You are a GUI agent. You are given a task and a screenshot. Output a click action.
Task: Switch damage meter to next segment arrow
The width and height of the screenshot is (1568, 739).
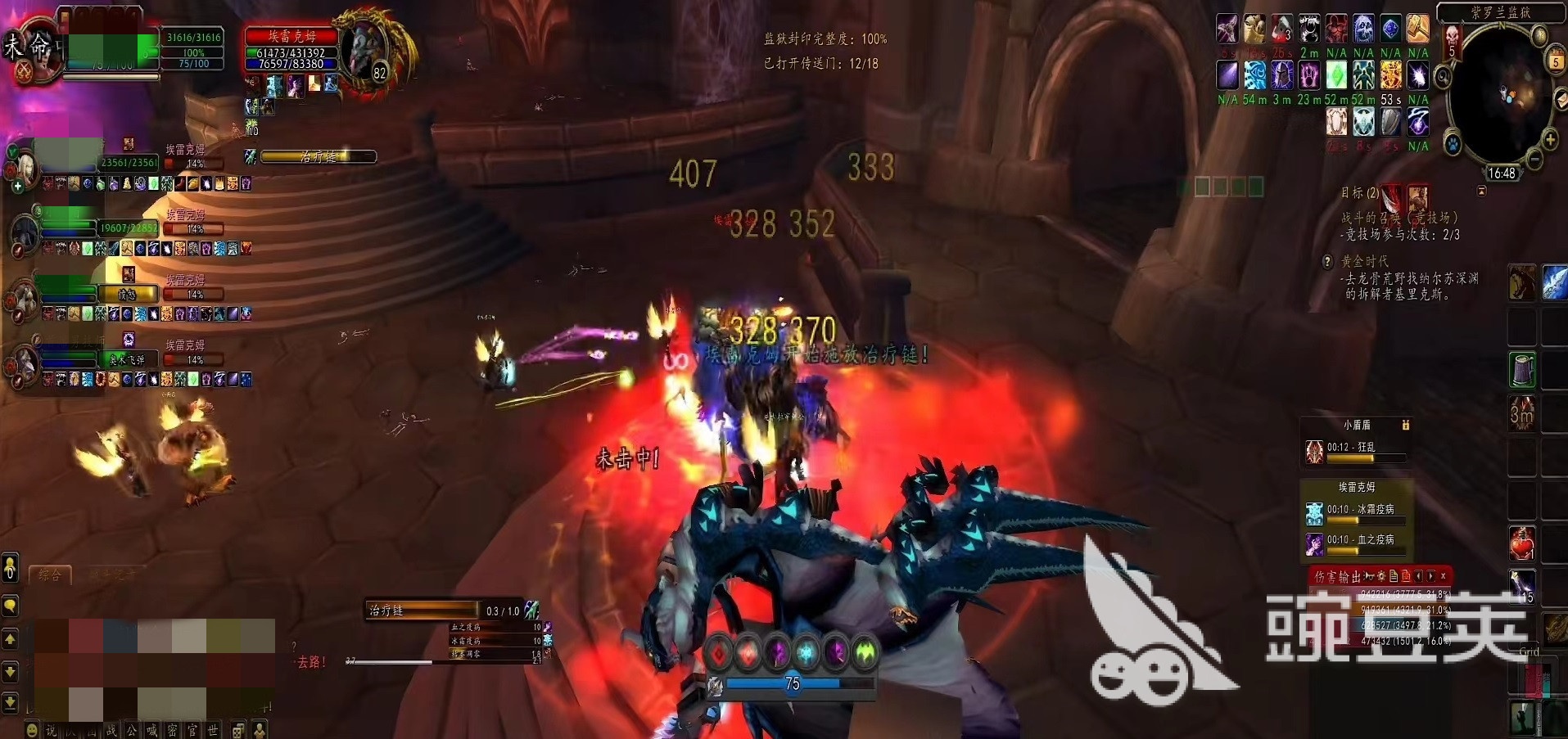coord(1430,576)
